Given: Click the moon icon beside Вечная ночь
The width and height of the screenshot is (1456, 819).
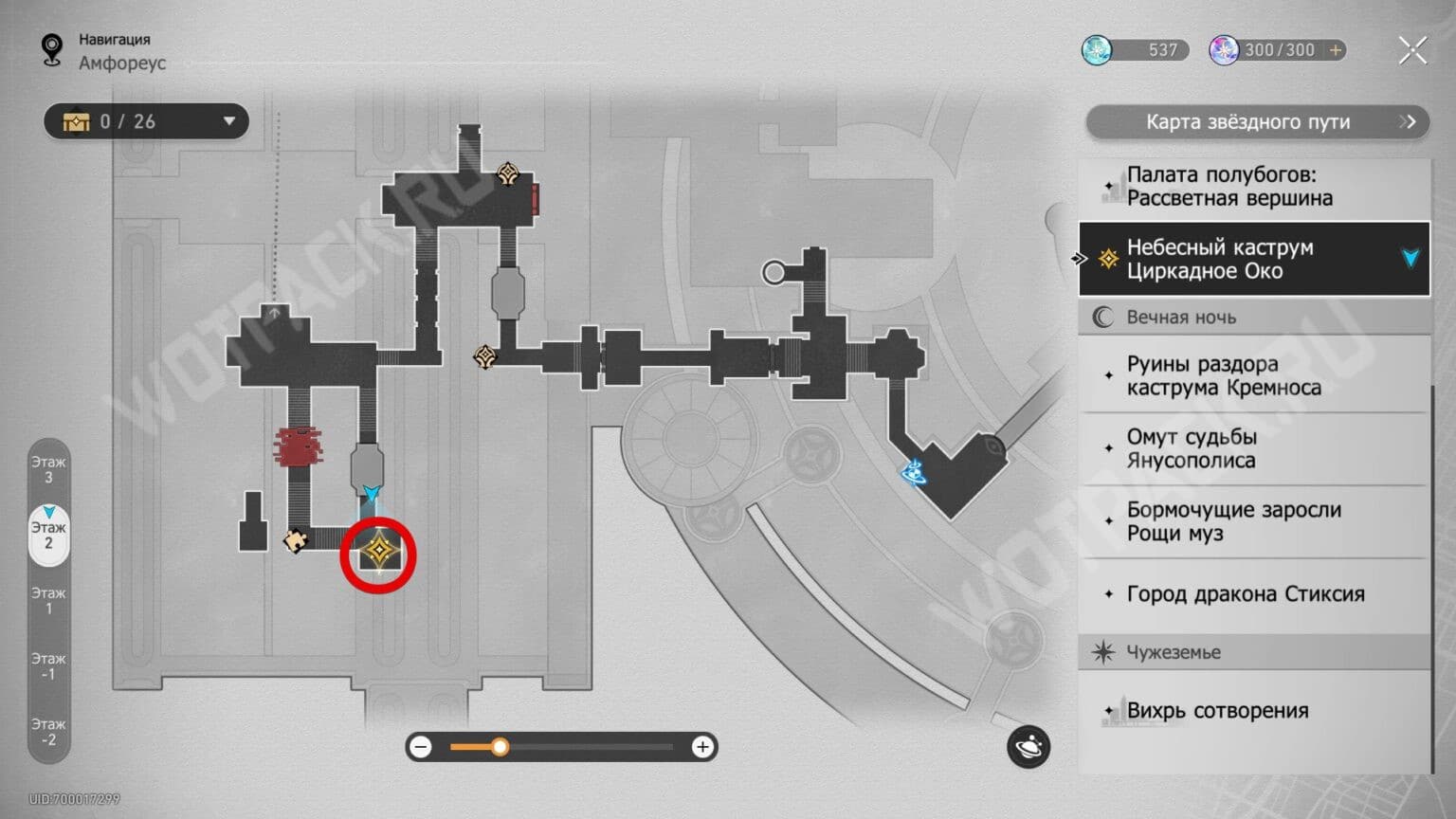Looking at the screenshot, I should coord(1102,317).
